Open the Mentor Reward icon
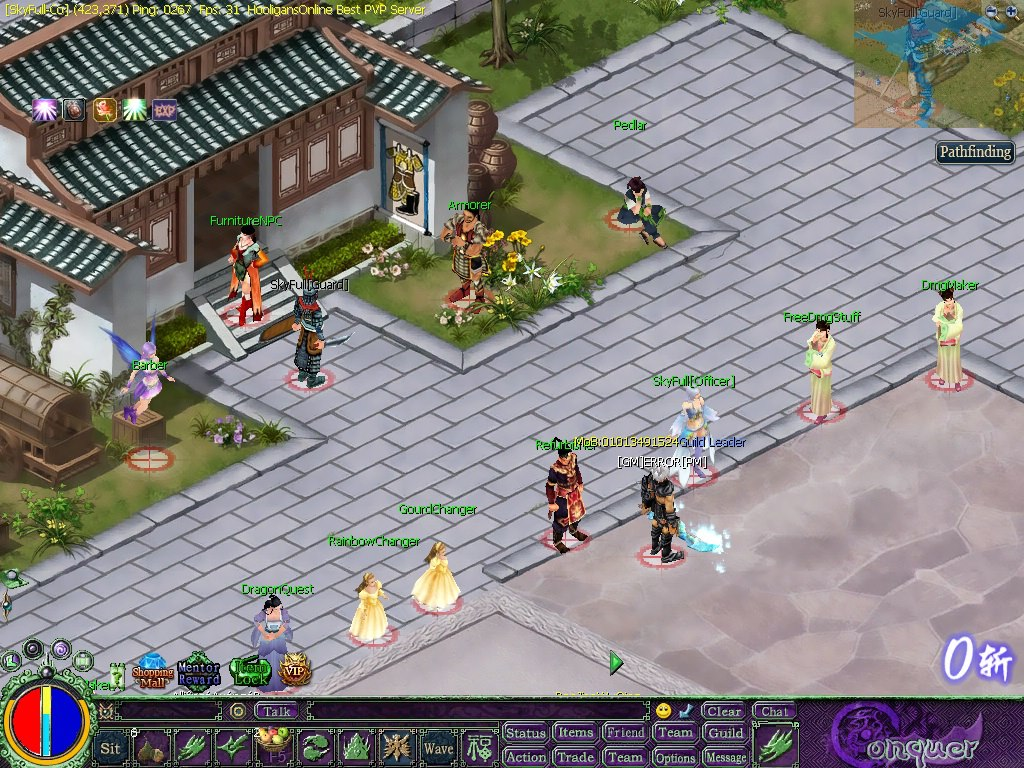 pos(199,672)
